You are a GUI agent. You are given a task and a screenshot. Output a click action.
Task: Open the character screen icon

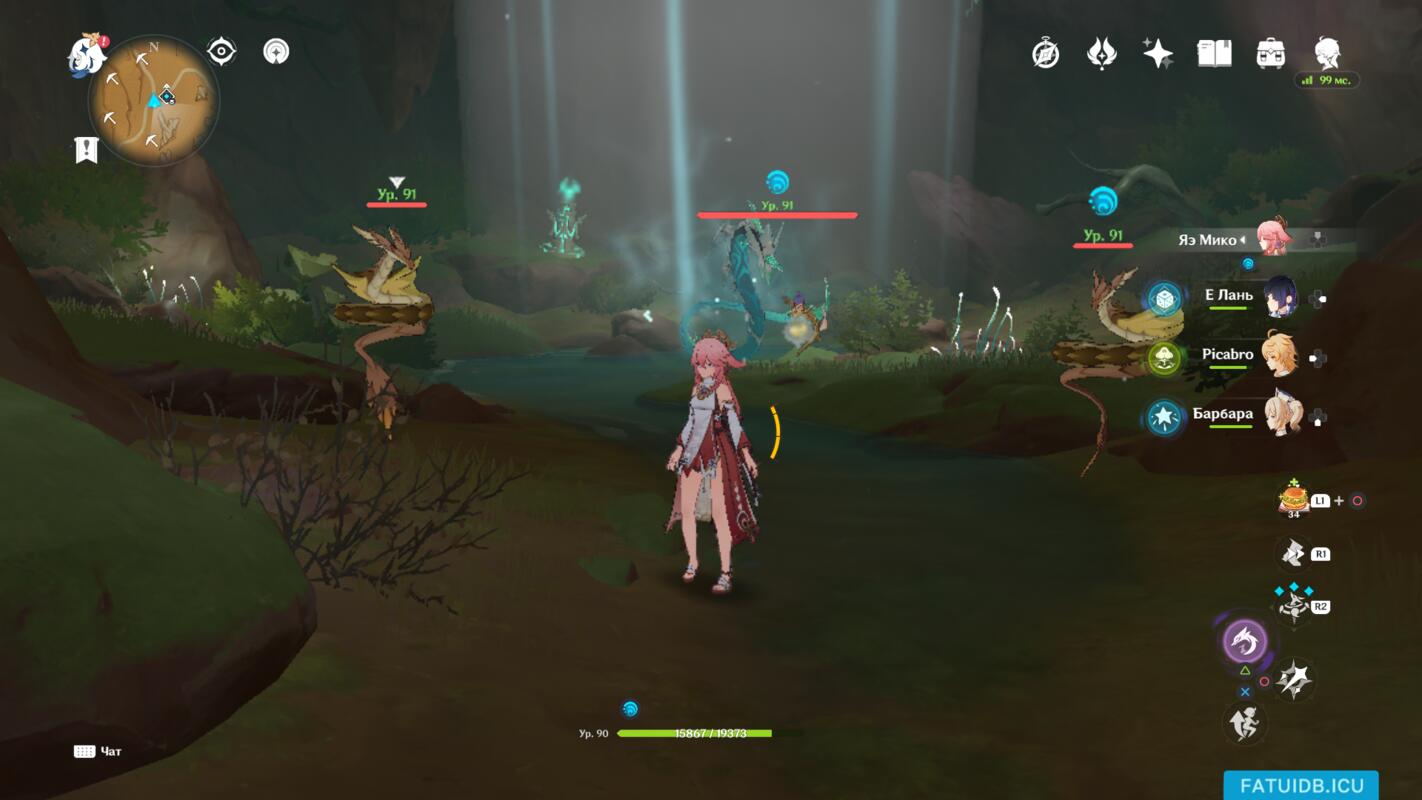[x=1327, y=53]
